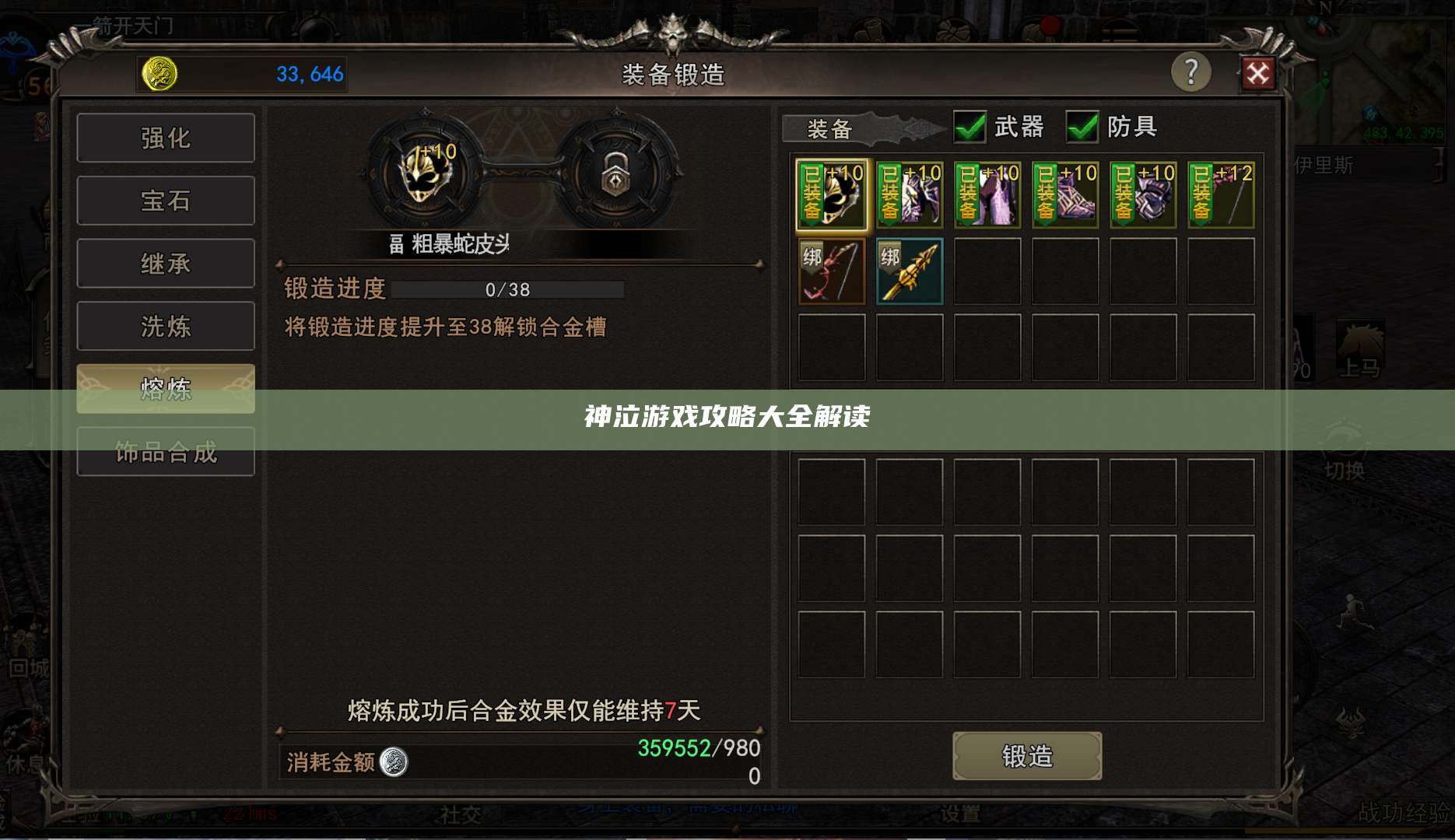The image size is (1455, 840).
Task: Switch to the 强化 tab
Action: coord(166,137)
